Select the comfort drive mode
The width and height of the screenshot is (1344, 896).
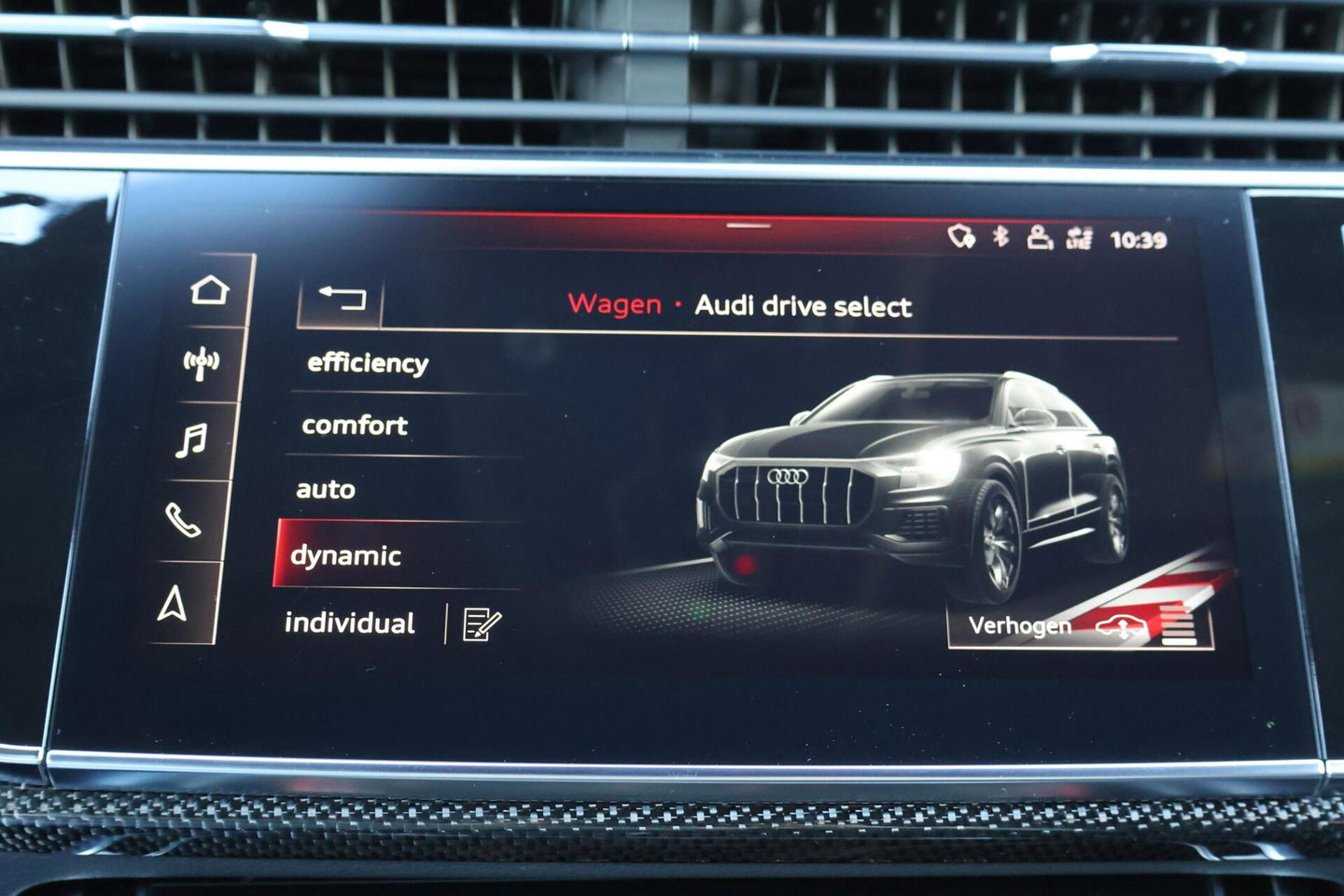(355, 427)
